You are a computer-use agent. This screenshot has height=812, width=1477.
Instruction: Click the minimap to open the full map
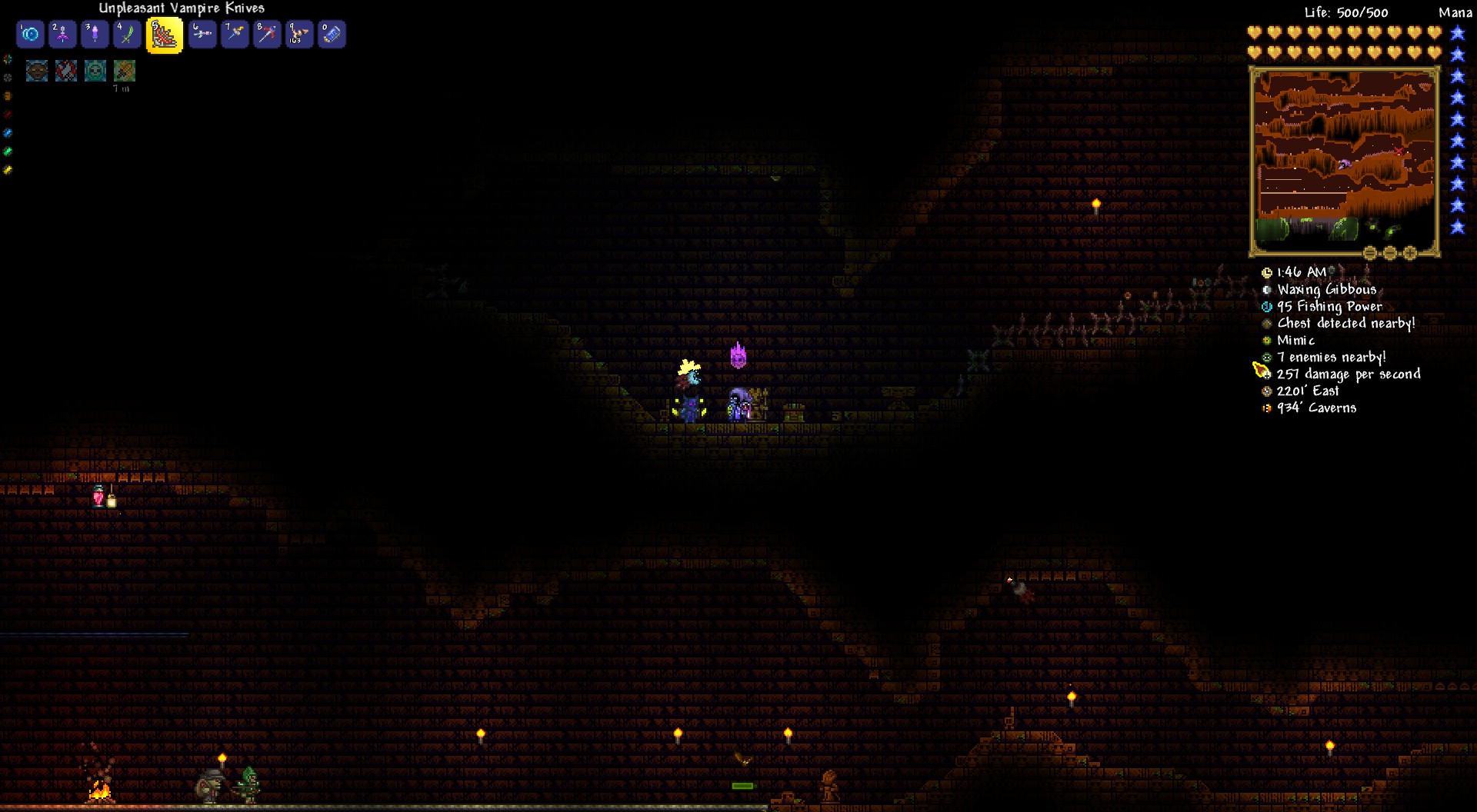click(1345, 158)
